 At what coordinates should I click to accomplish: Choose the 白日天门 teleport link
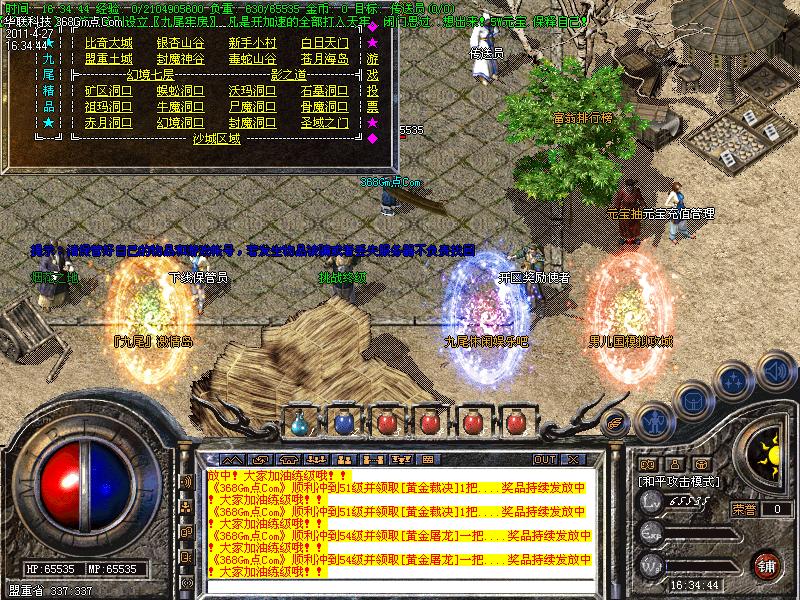pyautogui.click(x=324, y=43)
